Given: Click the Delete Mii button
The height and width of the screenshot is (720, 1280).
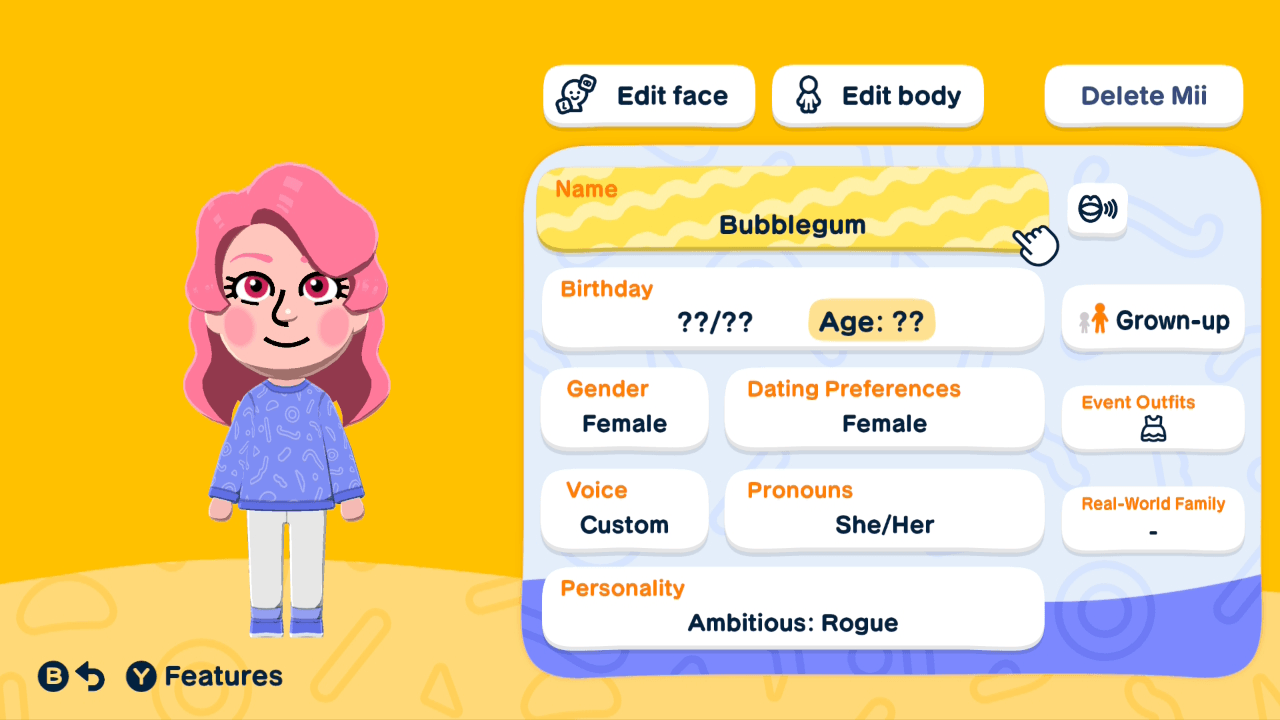Looking at the screenshot, I should pyautogui.click(x=1143, y=95).
